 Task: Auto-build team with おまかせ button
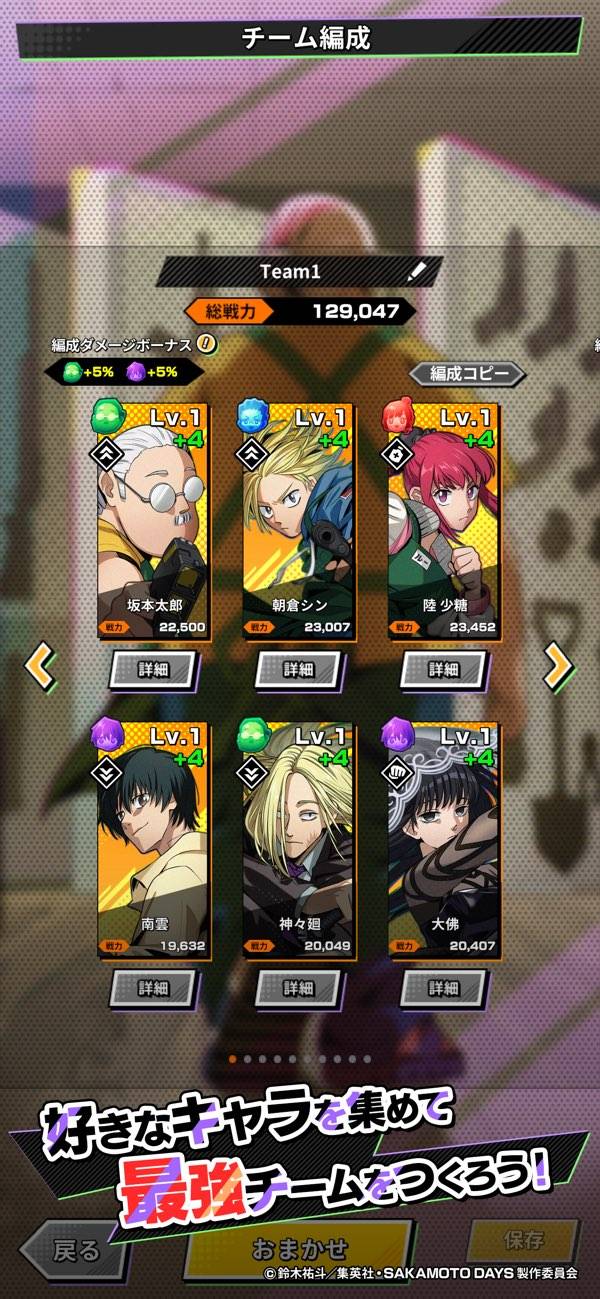tap(297, 1249)
